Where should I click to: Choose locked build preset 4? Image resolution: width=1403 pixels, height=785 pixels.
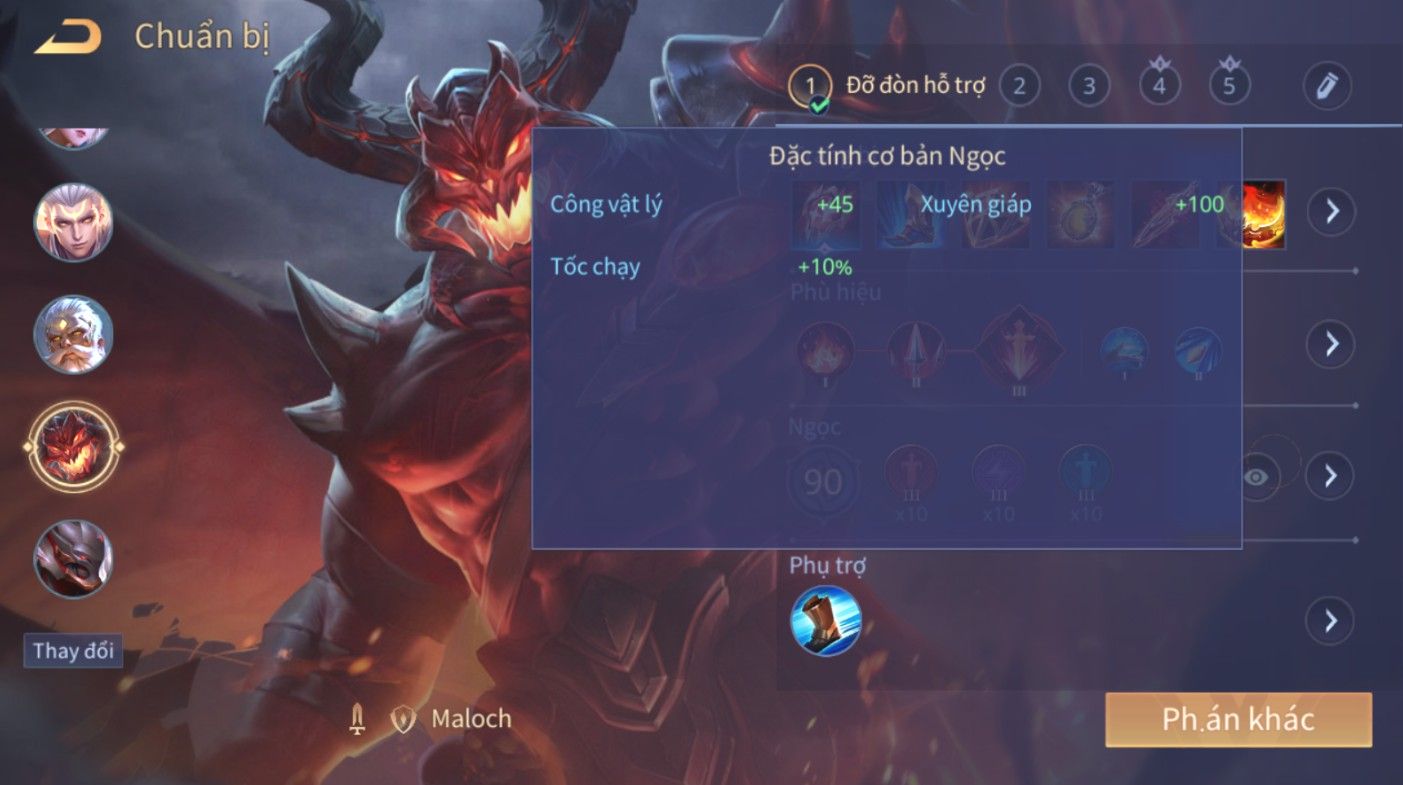click(1159, 86)
